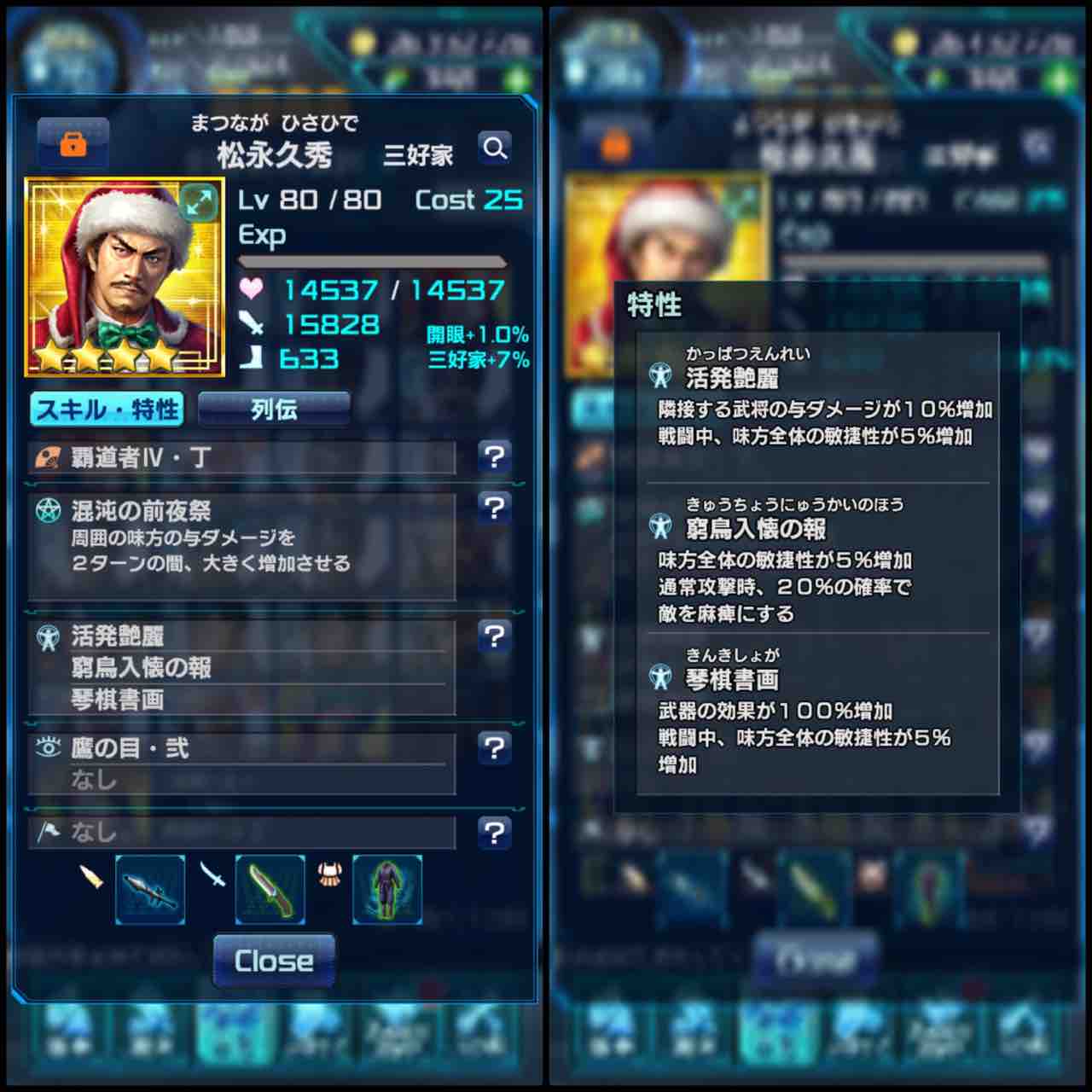Image resolution: width=1092 pixels, height=1092 pixels.
Task: Select the armor equipment slot
Action: [x=386, y=890]
